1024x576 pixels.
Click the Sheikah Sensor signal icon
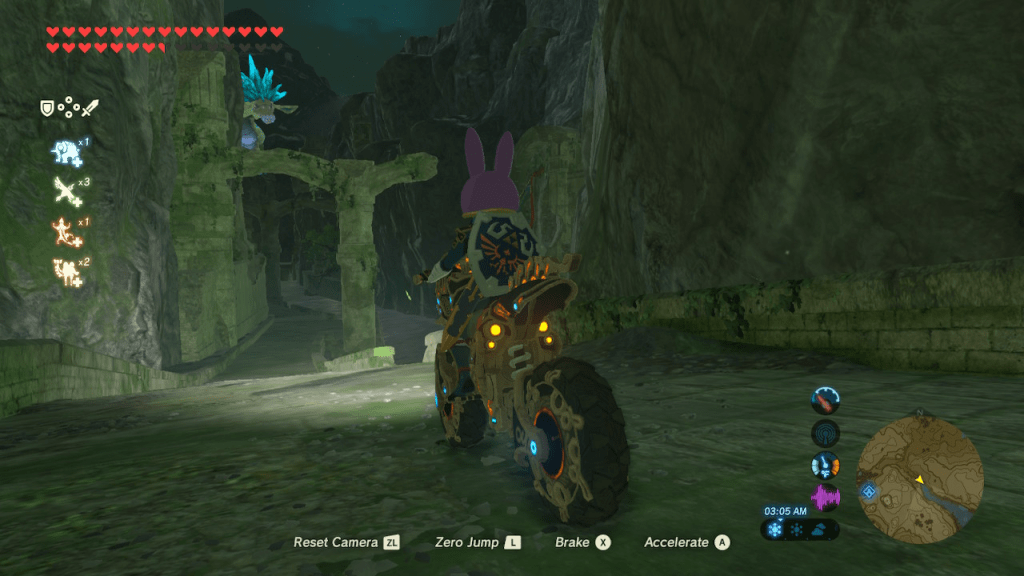coord(825,433)
